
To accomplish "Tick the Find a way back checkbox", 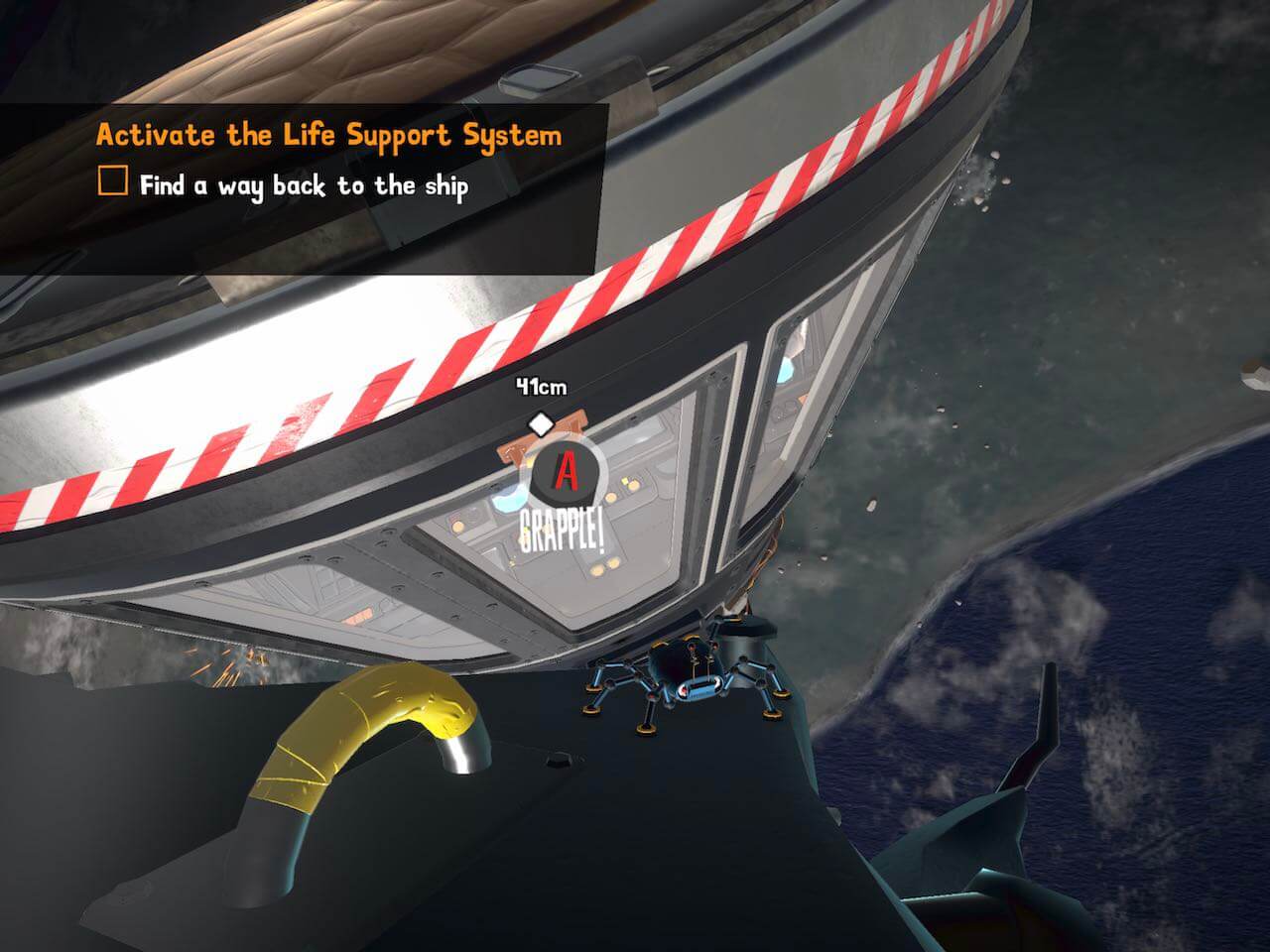I will [x=113, y=182].
